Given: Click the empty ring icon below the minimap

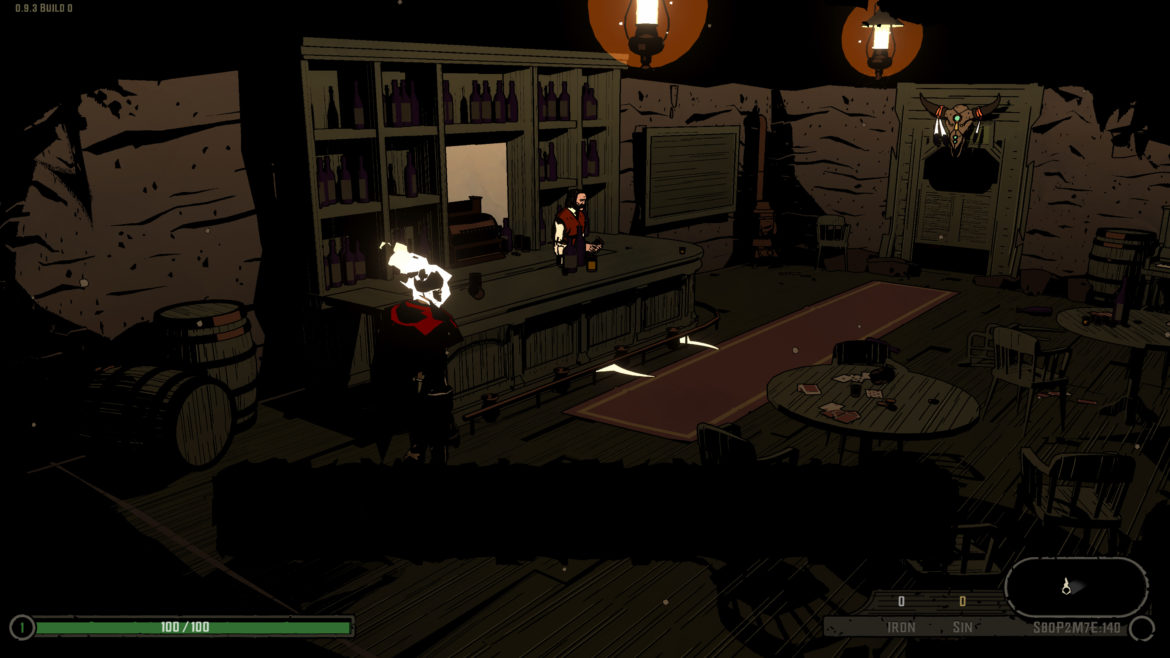Looking at the screenshot, I should coord(1141,628).
